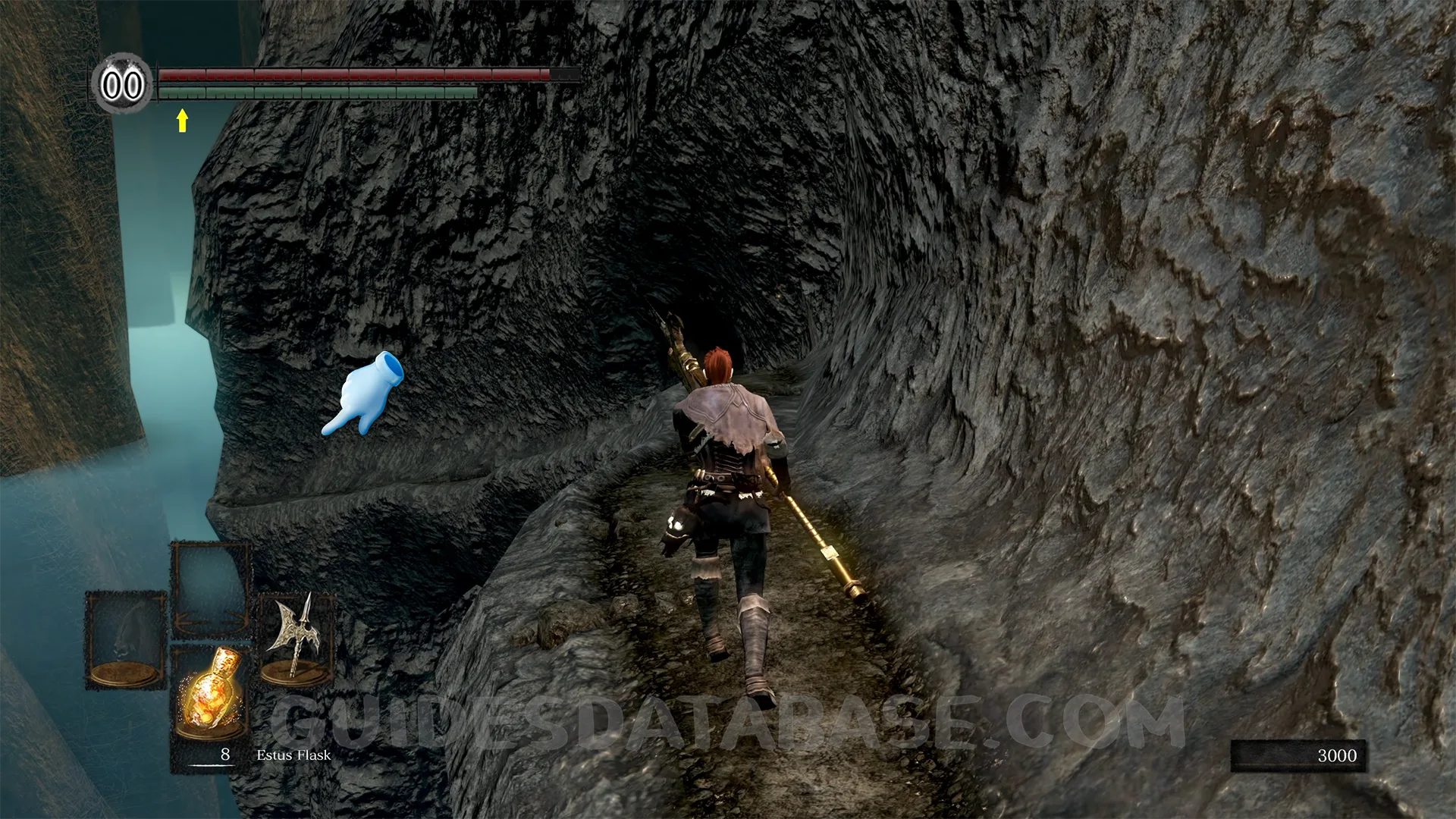Click the halberd weapon slot
This screenshot has height=819, width=1456.
296,638
